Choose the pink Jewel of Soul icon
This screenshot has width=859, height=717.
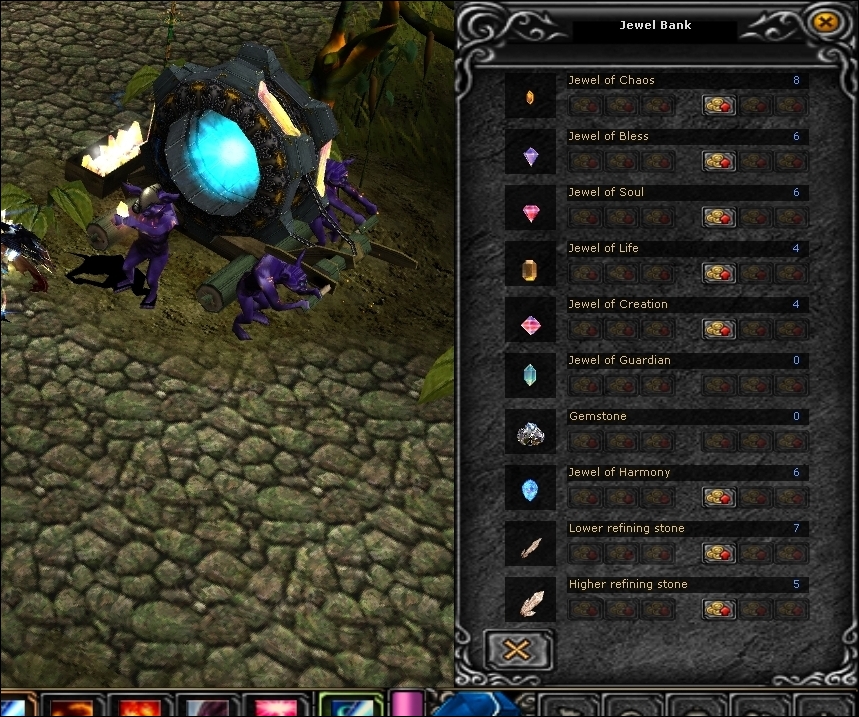point(530,211)
